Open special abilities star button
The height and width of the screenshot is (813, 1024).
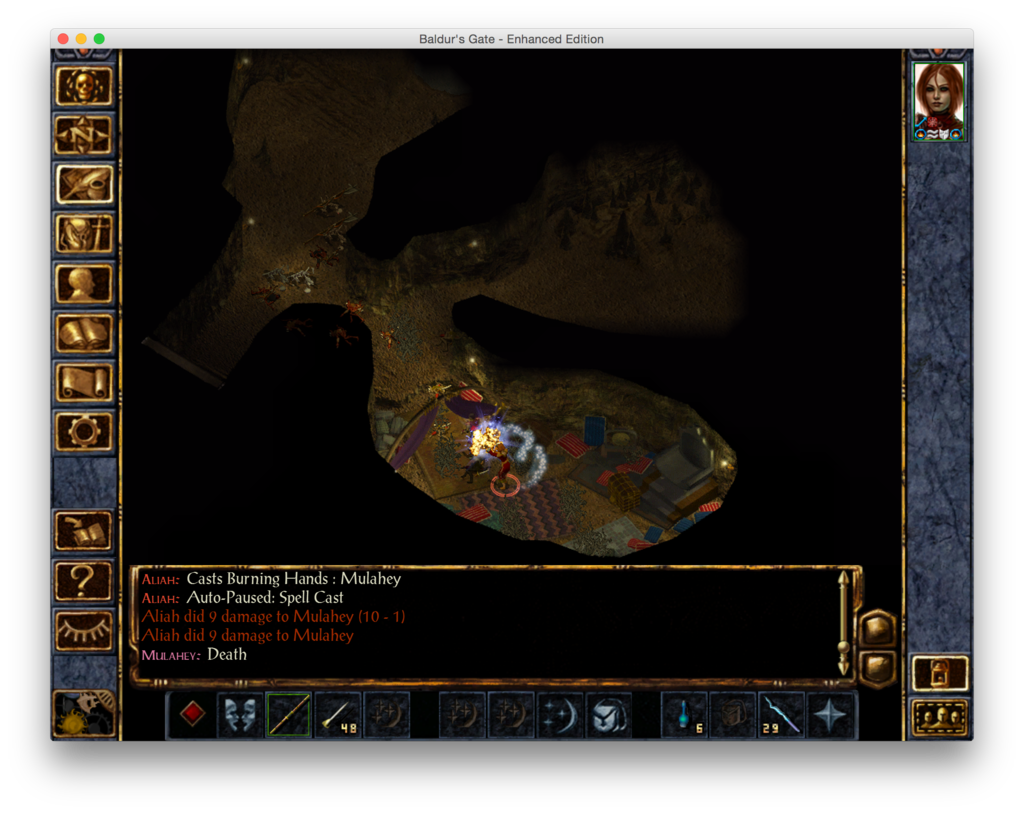pyautogui.click(x=830, y=715)
